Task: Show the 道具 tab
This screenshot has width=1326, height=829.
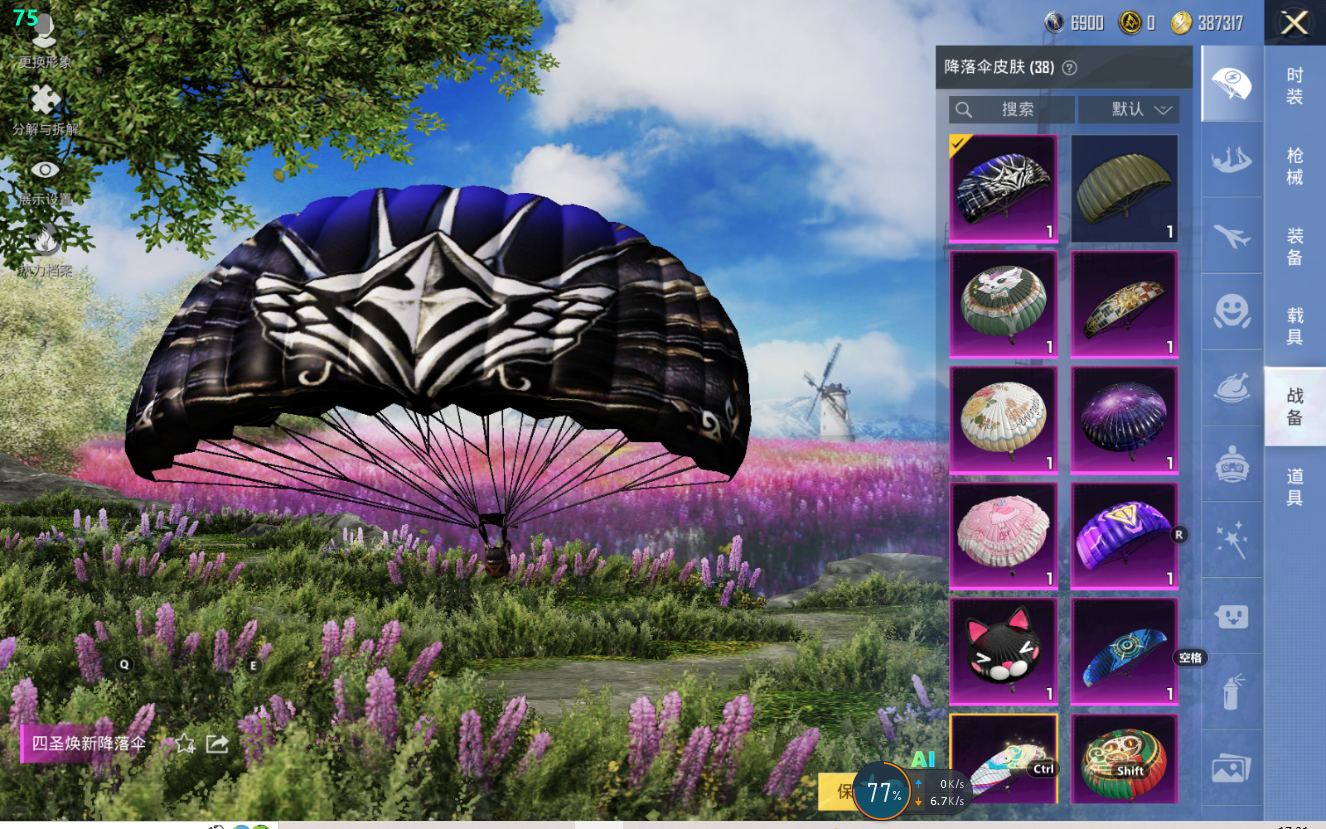Action: 1294,487
